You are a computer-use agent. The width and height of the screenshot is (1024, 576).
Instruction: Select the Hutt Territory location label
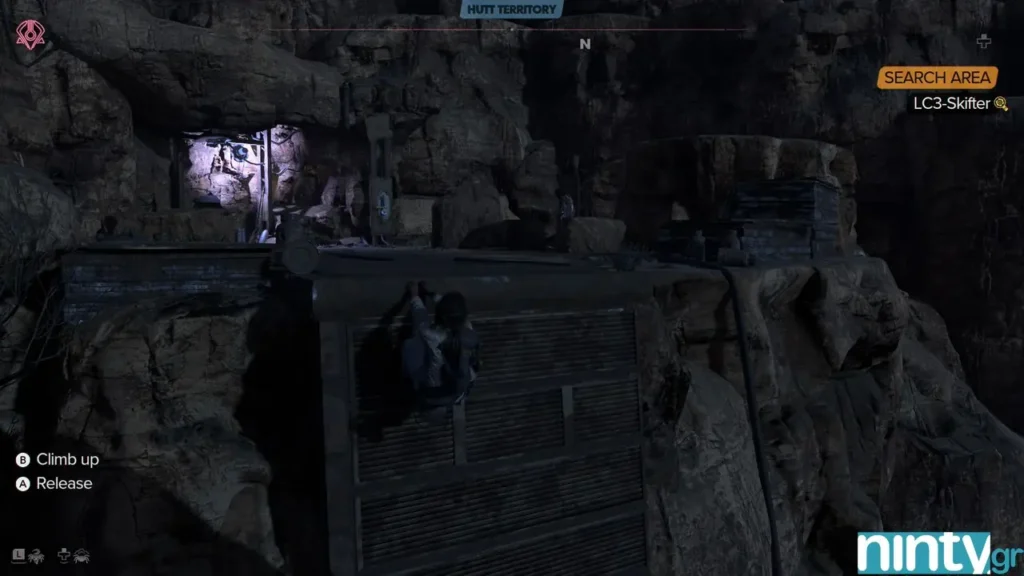(512, 10)
